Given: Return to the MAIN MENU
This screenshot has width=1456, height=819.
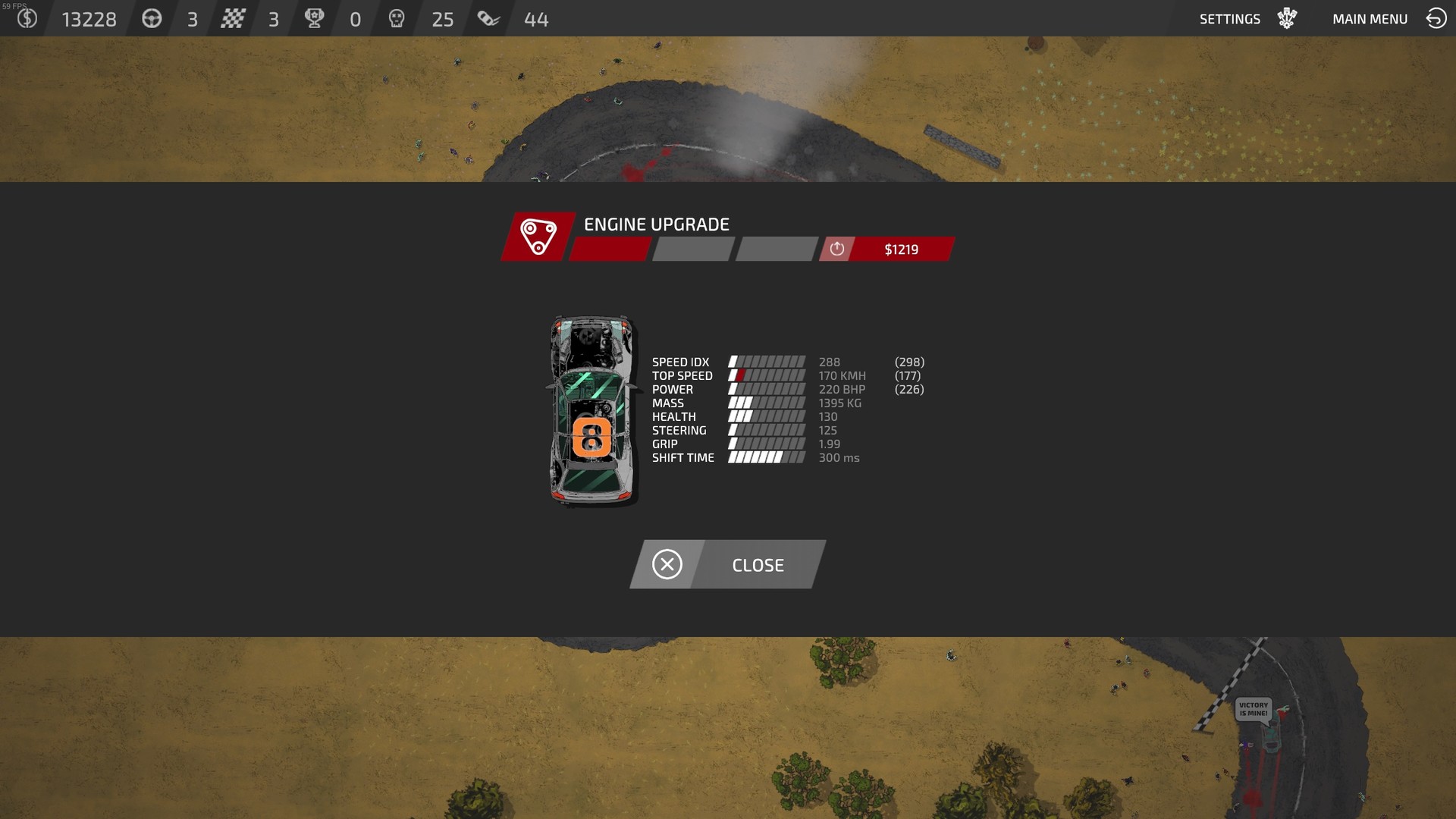Looking at the screenshot, I should pyautogui.click(x=1370, y=18).
